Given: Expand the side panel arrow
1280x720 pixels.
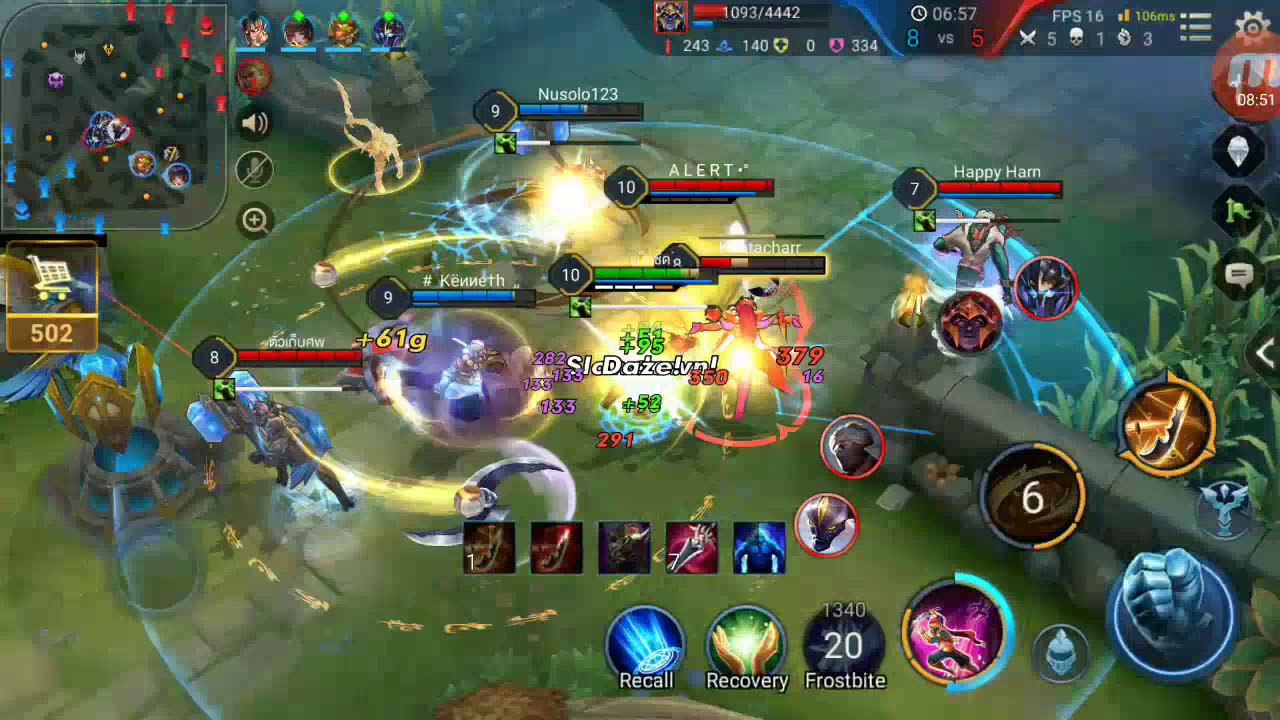Looking at the screenshot, I should click(x=1265, y=352).
